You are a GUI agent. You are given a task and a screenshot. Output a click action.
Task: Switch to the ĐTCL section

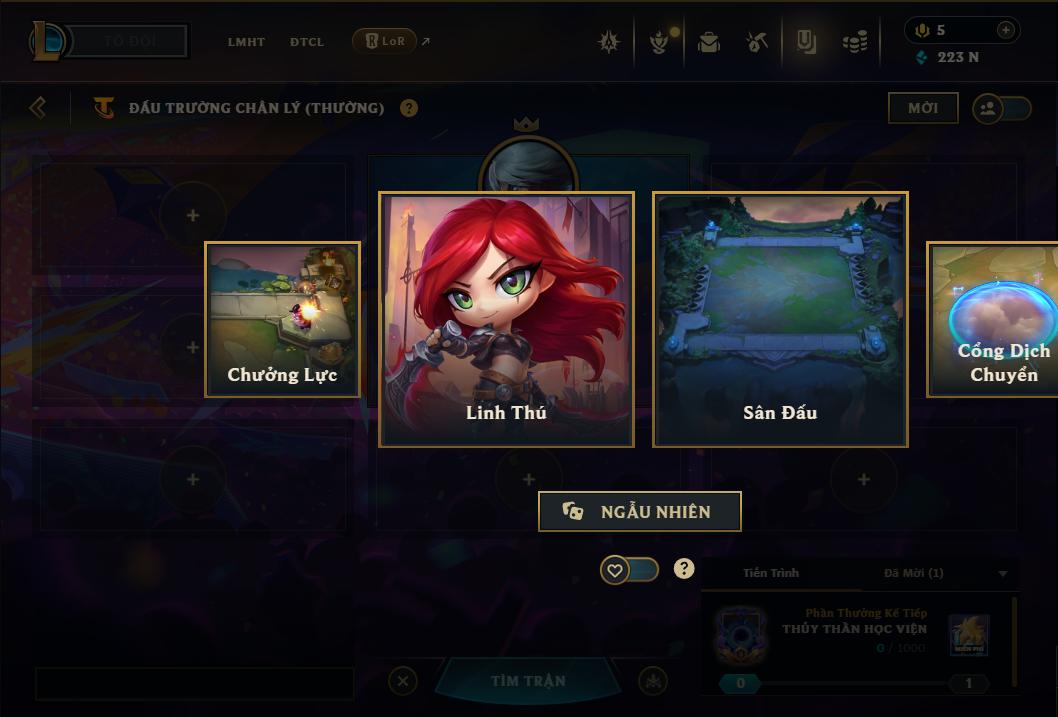pos(307,42)
